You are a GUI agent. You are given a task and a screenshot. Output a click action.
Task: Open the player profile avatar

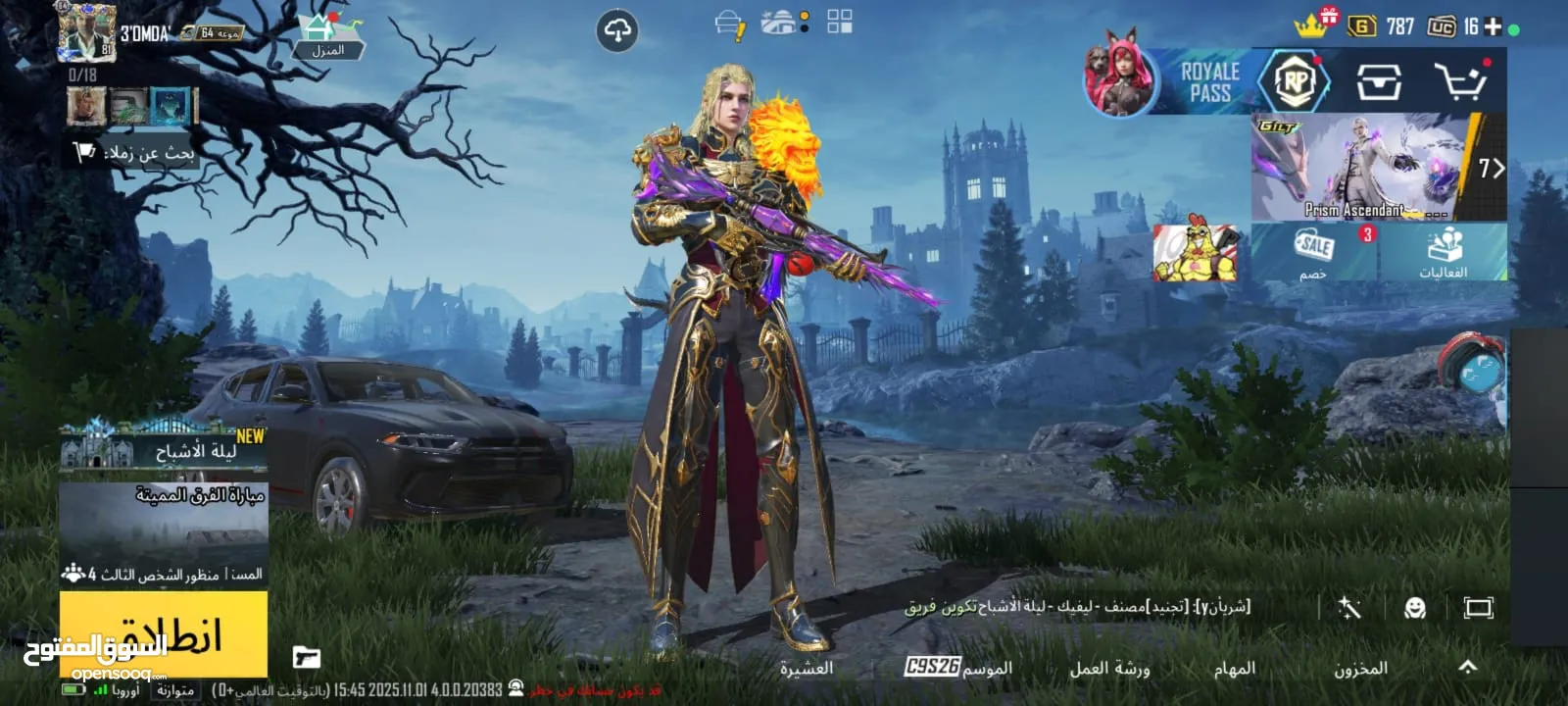[86, 31]
